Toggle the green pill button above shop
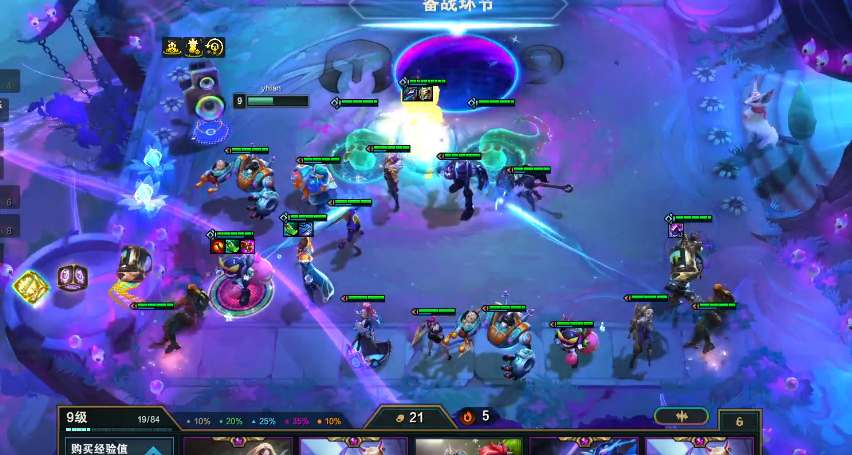The image size is (852, 455). point(681,417)
